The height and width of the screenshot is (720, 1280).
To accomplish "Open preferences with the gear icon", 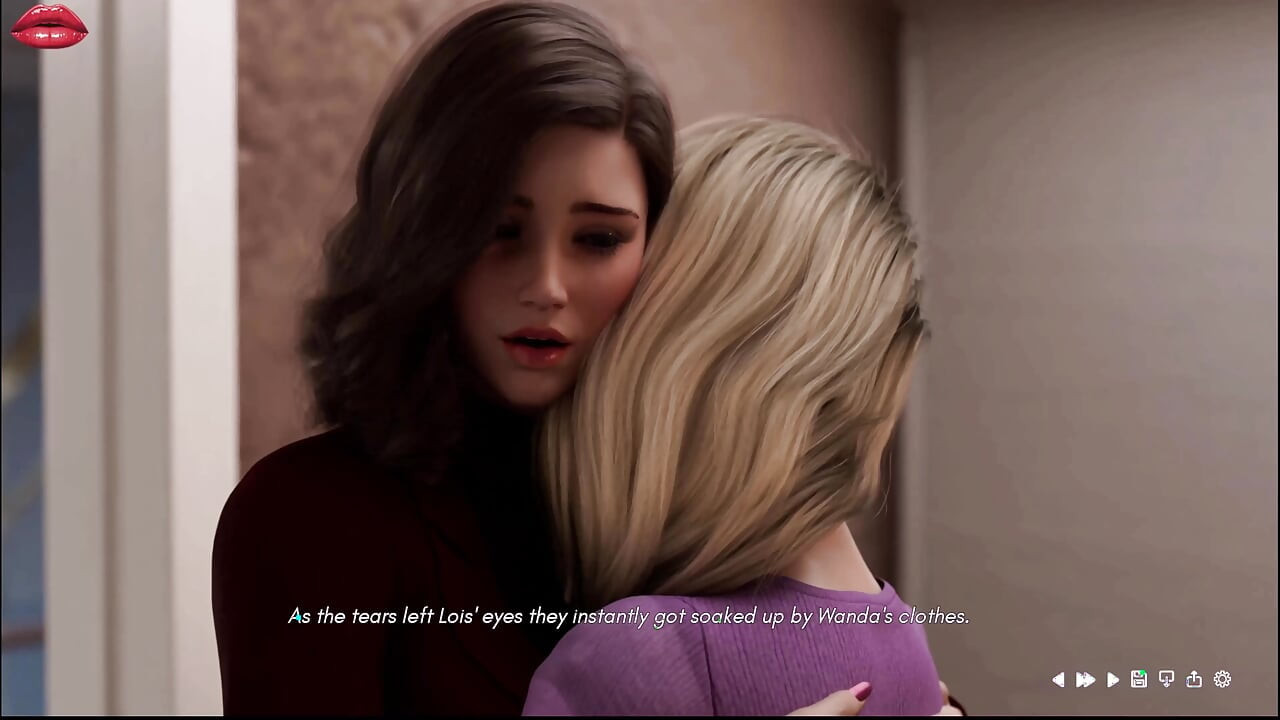I will (x=1221, y=679).
